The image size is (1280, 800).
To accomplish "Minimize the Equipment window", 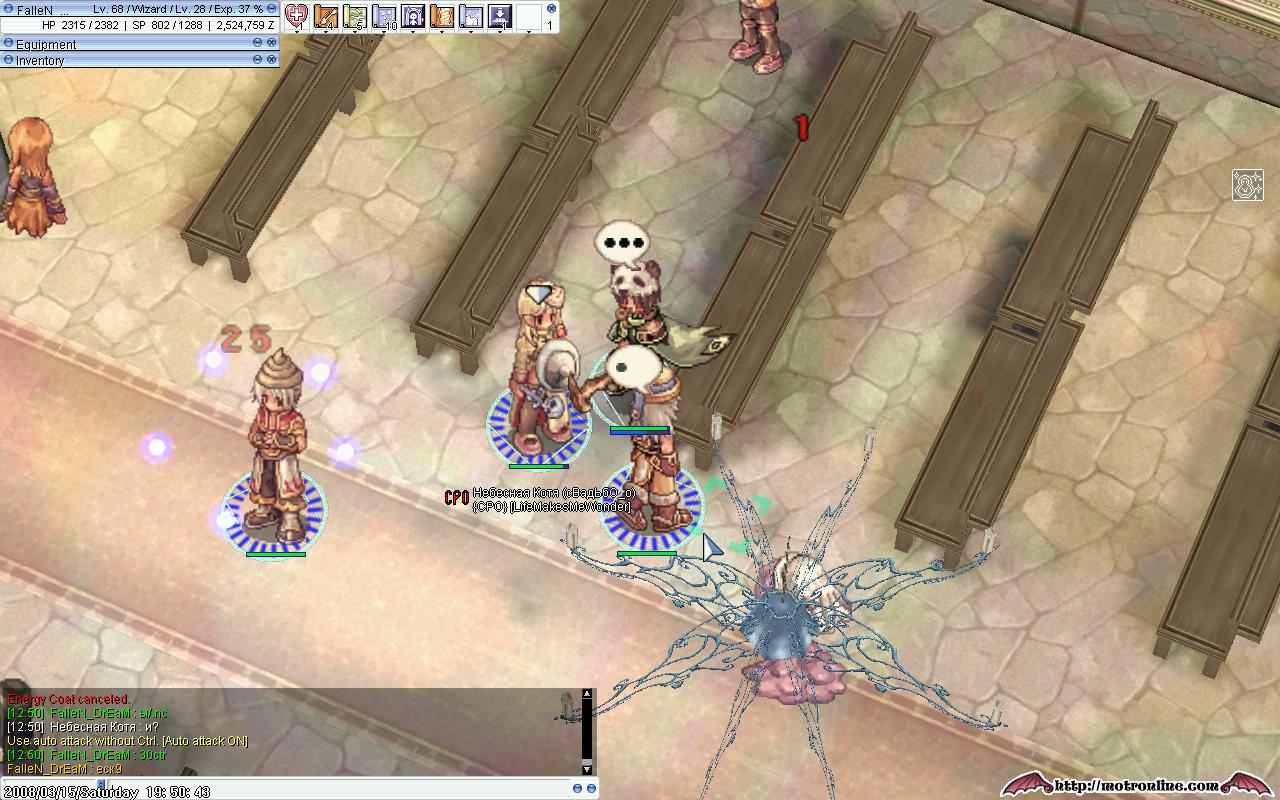I will [x=257, y=43].
